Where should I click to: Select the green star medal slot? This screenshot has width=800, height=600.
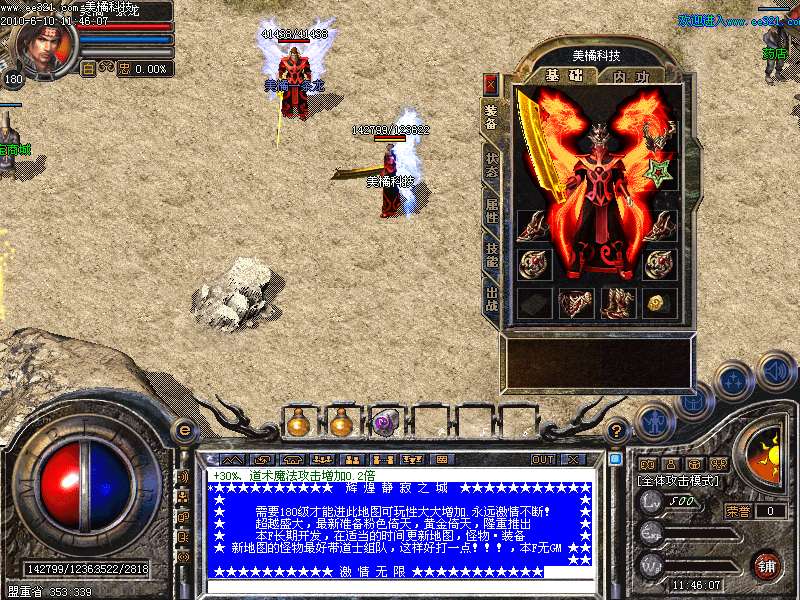click(x=659, y=172)
